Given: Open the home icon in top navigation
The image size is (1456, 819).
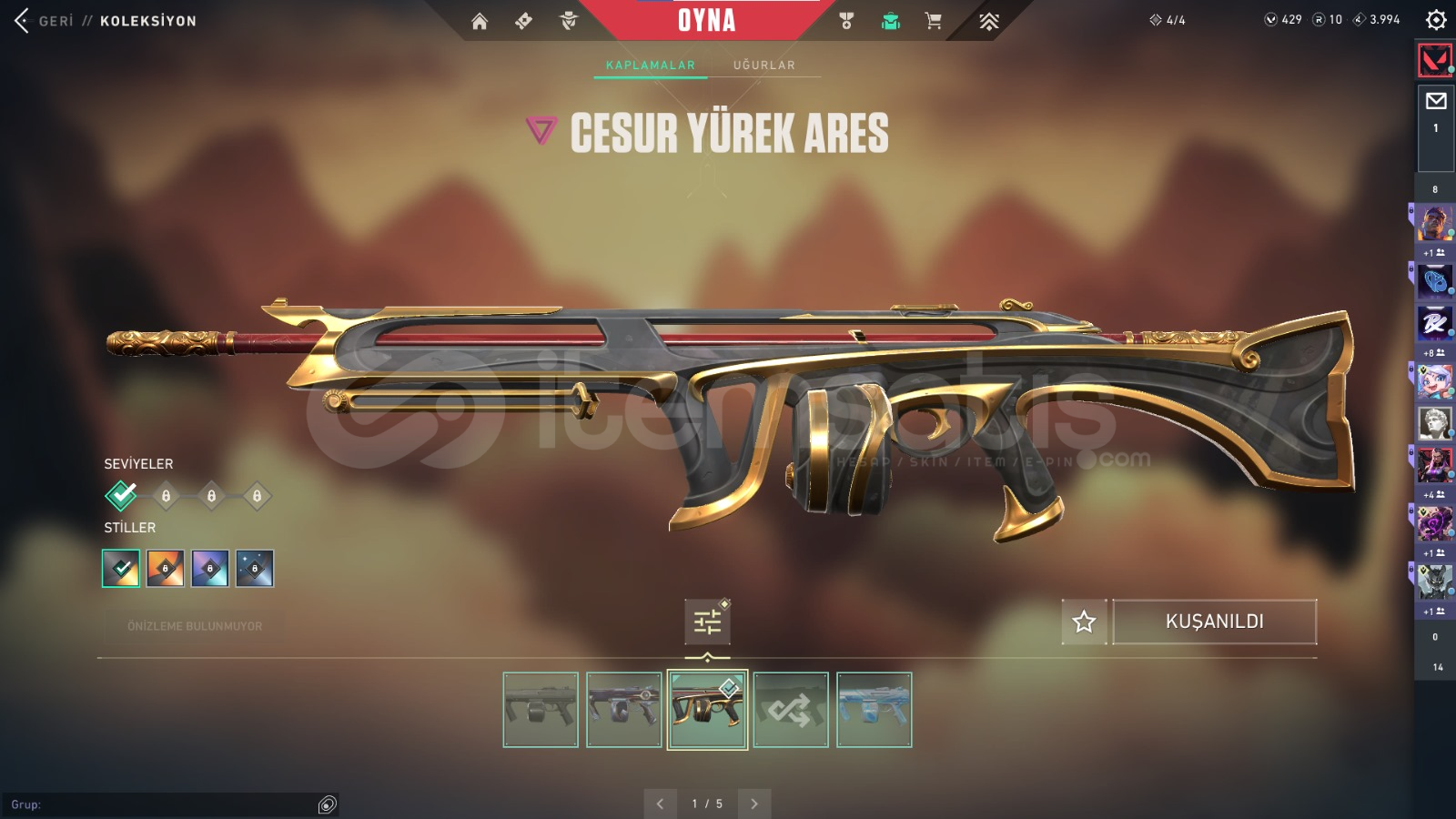Looking at the screenshot, I should [480, 21].
